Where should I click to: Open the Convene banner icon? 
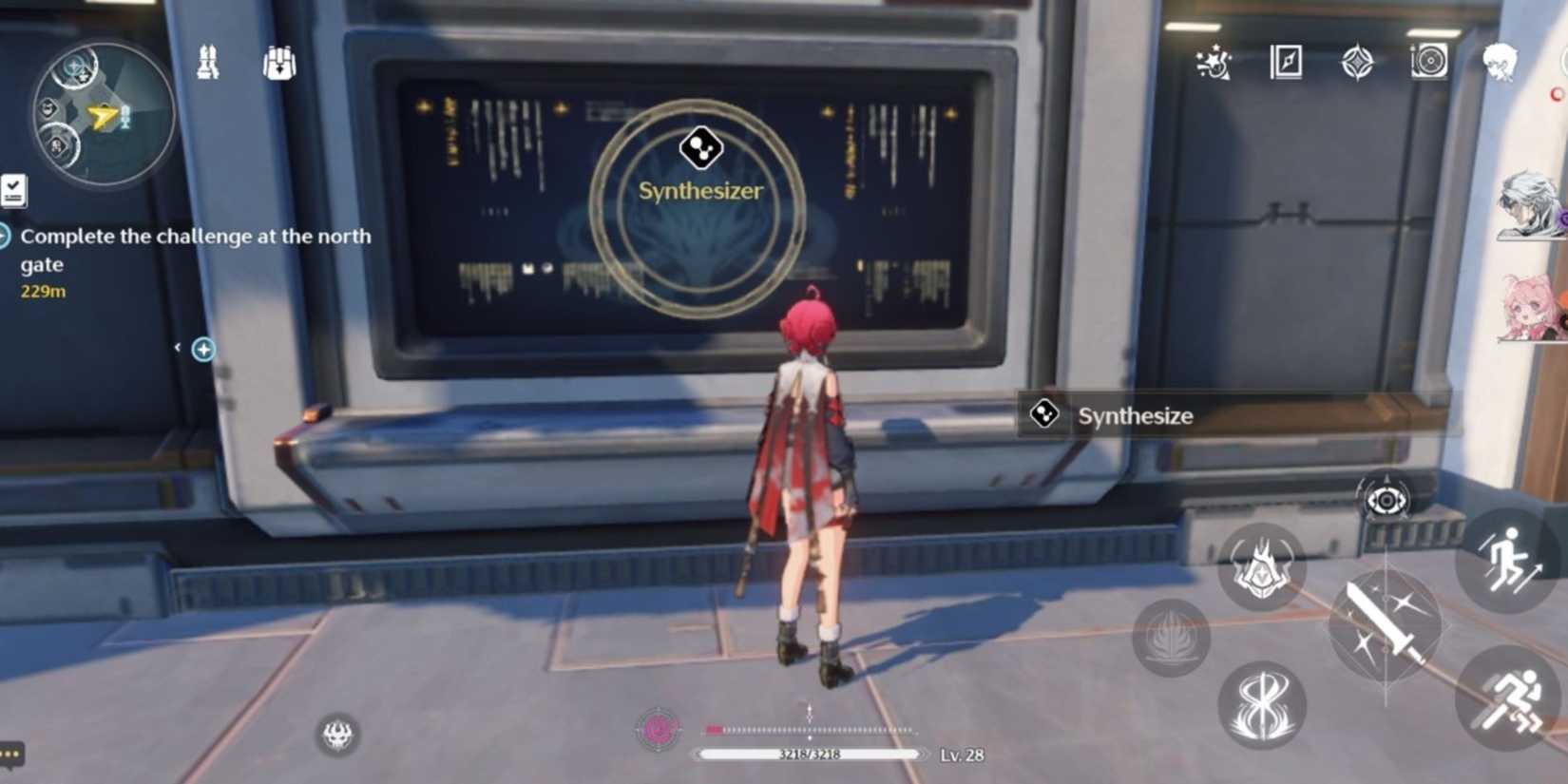pyautogui.click(x=1357, y=63)
